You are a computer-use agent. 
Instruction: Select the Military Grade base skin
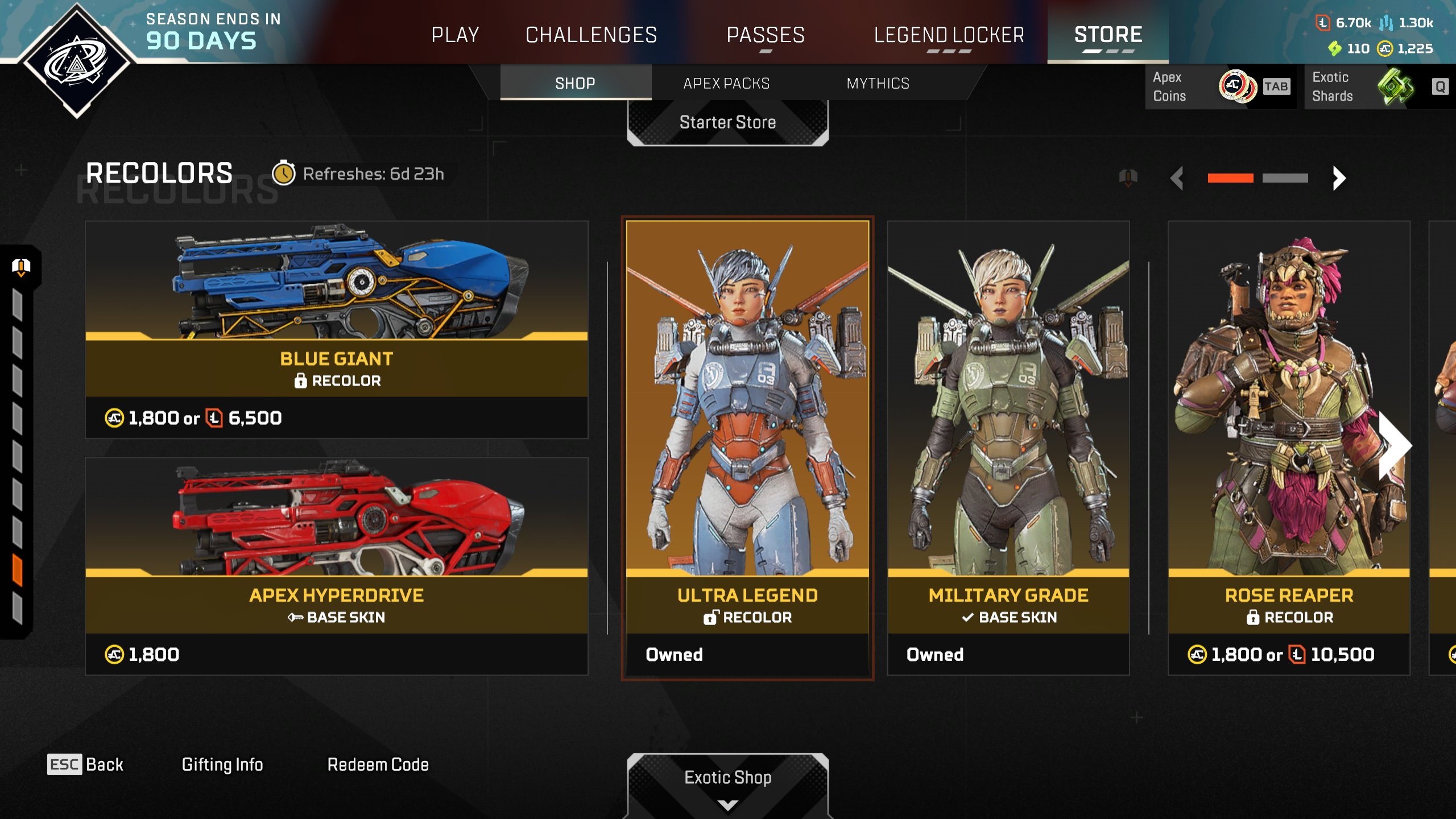[1008, 447]
